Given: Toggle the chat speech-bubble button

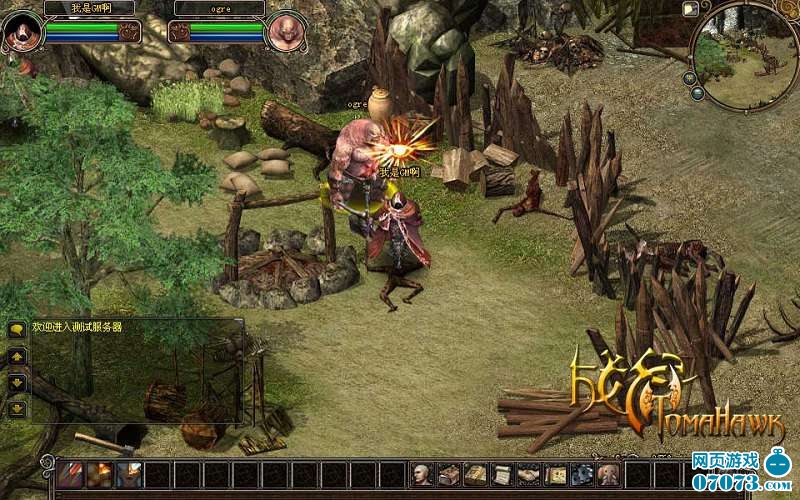Looking at the screenshot, I should tap(17, 329).
